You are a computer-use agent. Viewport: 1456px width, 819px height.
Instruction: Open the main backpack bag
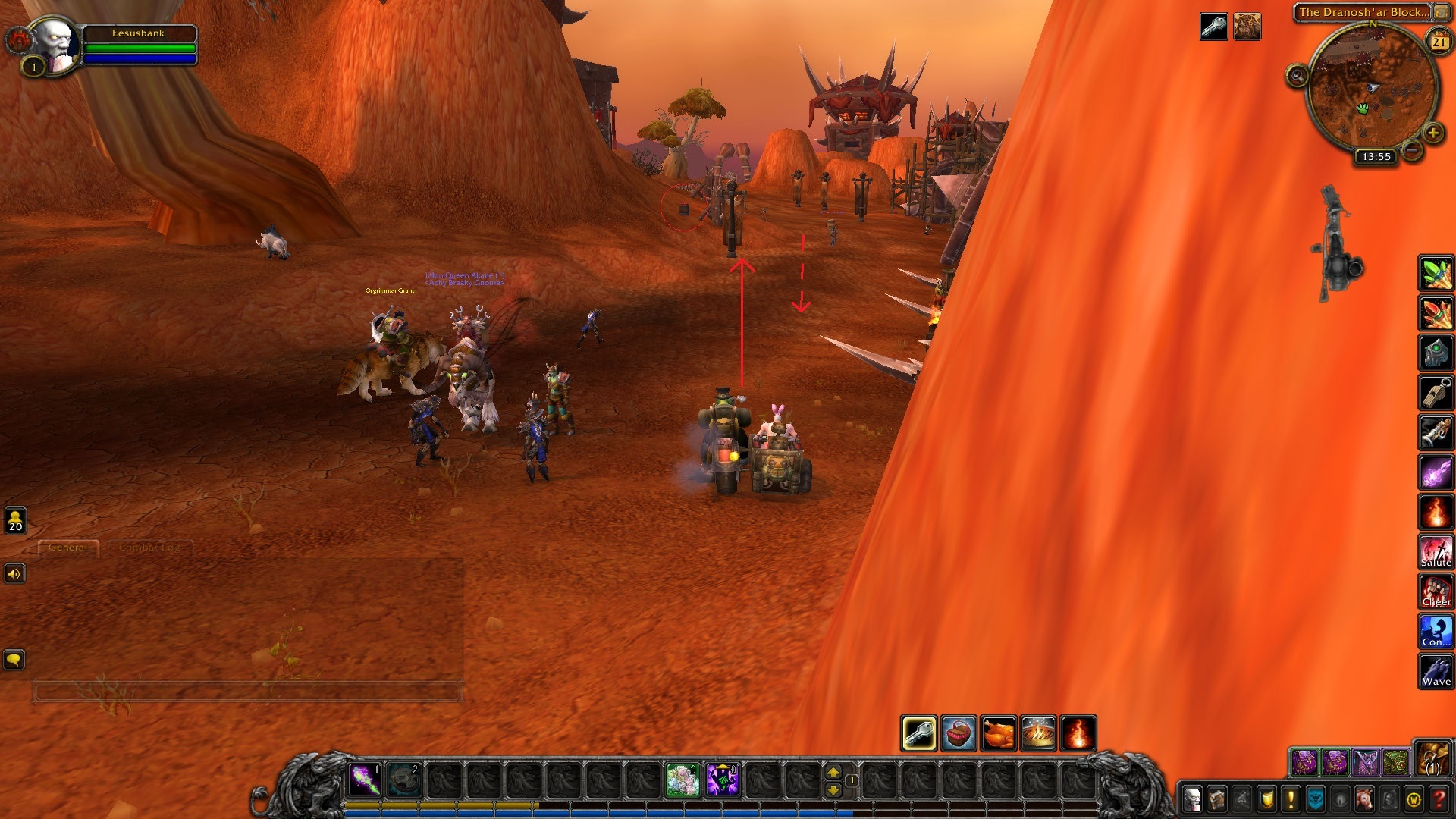tap(1432, 760)
